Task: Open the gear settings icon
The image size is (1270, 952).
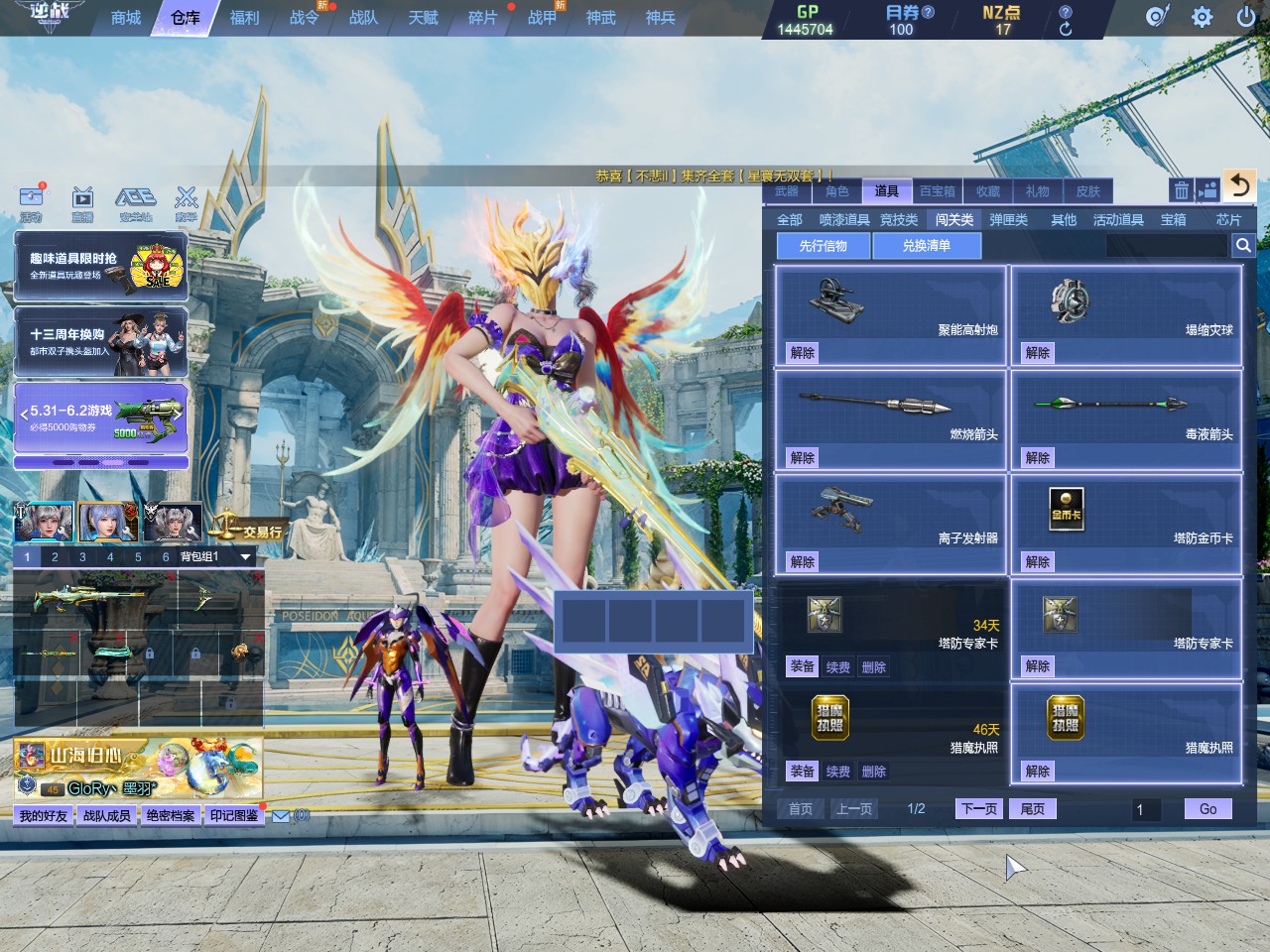Action: point(1202,17)
